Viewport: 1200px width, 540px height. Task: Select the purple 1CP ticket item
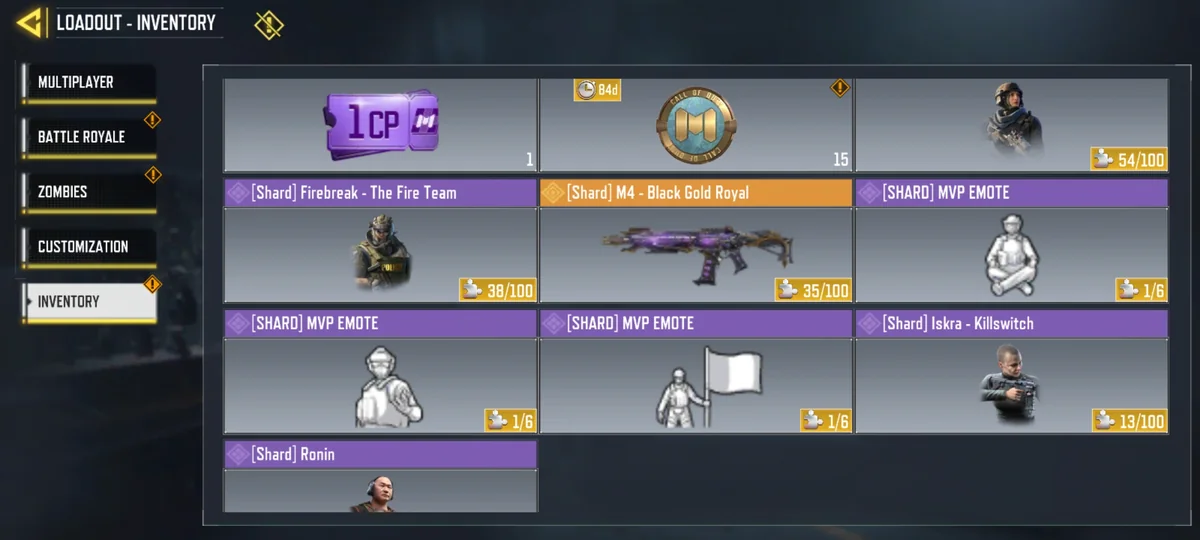[x=380, y=125]
